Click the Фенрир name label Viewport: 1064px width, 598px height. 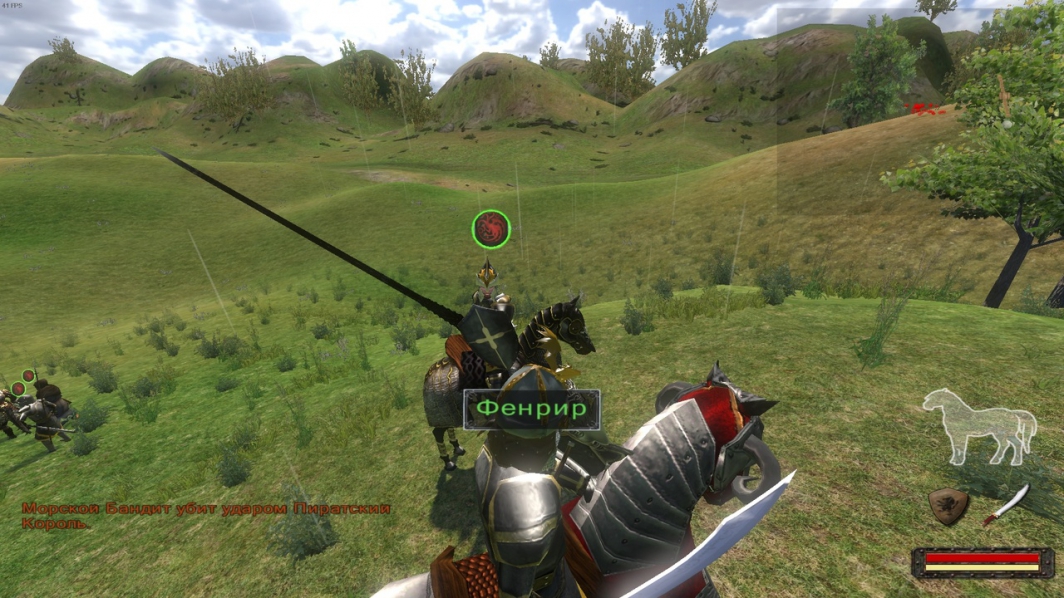pyautogui.click(x=531, y=409)
